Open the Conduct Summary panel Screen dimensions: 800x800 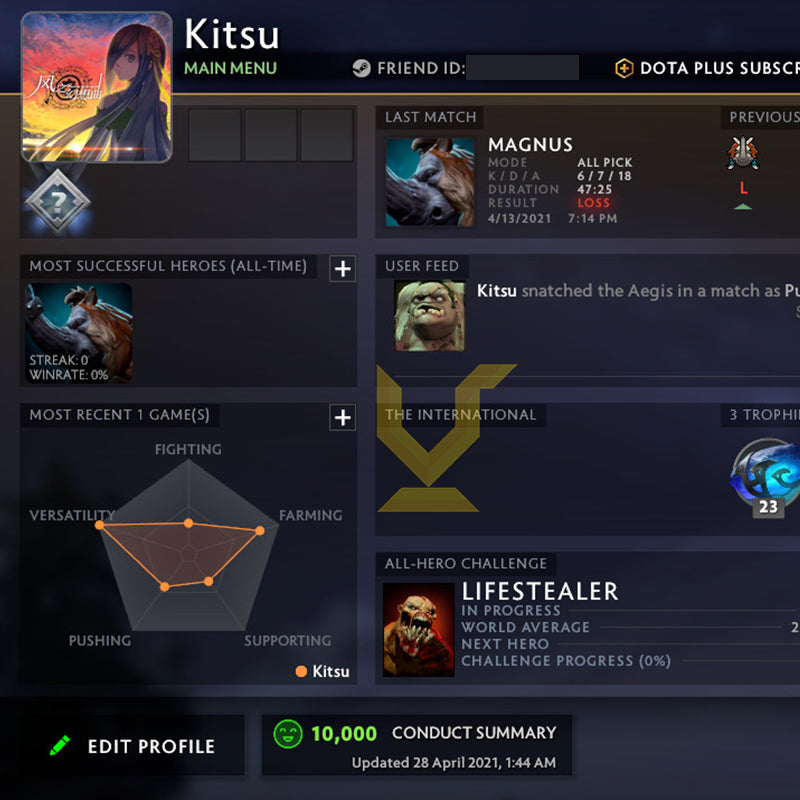tap(416, 744)
